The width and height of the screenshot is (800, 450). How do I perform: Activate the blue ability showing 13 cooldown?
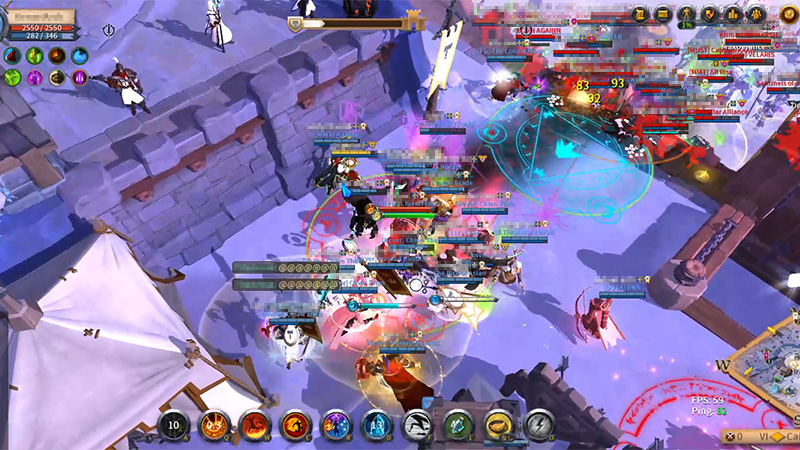point(376,425)
